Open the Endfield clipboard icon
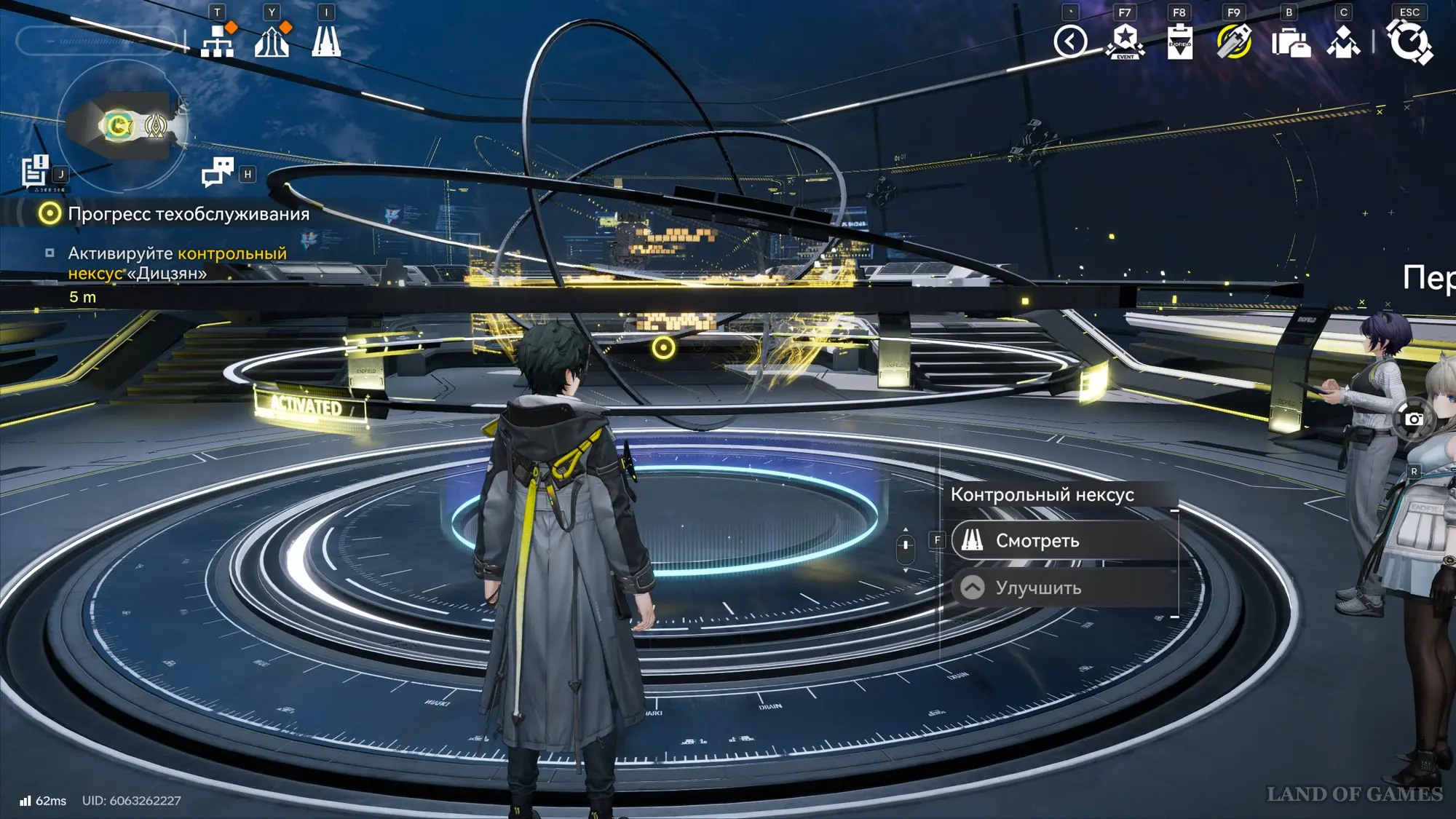Viewport: 1456px width, 819px height. pos(1179,41)
